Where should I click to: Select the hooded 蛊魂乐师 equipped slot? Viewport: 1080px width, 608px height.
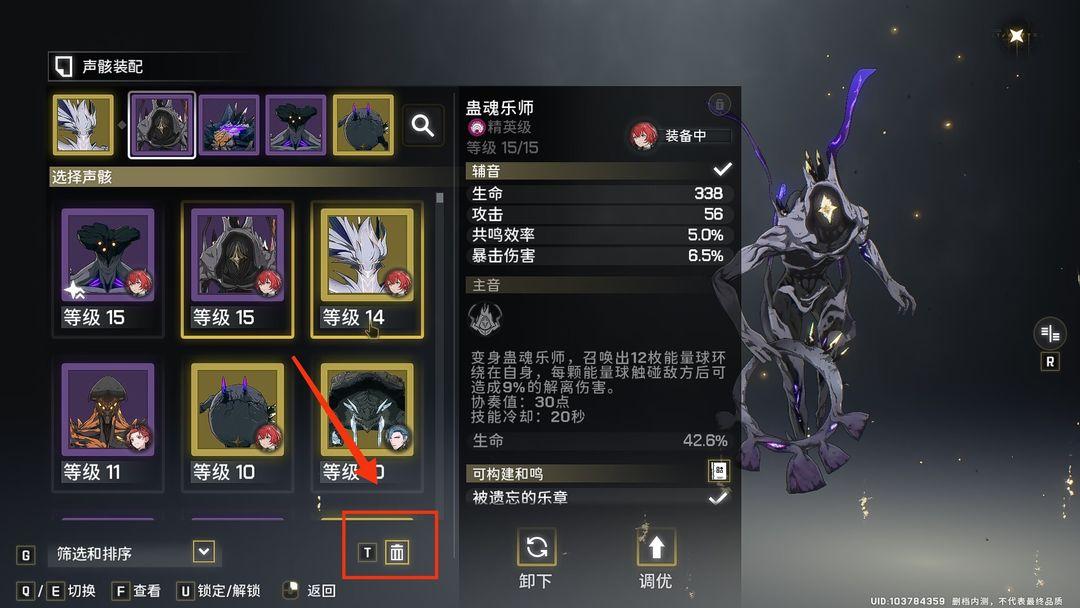click(x=162, y=125)
